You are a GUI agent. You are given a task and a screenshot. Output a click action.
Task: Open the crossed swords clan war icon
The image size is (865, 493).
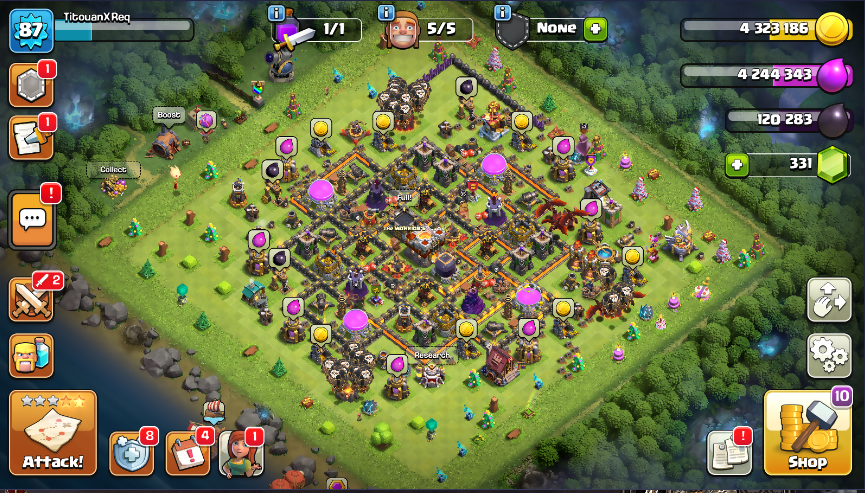point(30,299)
